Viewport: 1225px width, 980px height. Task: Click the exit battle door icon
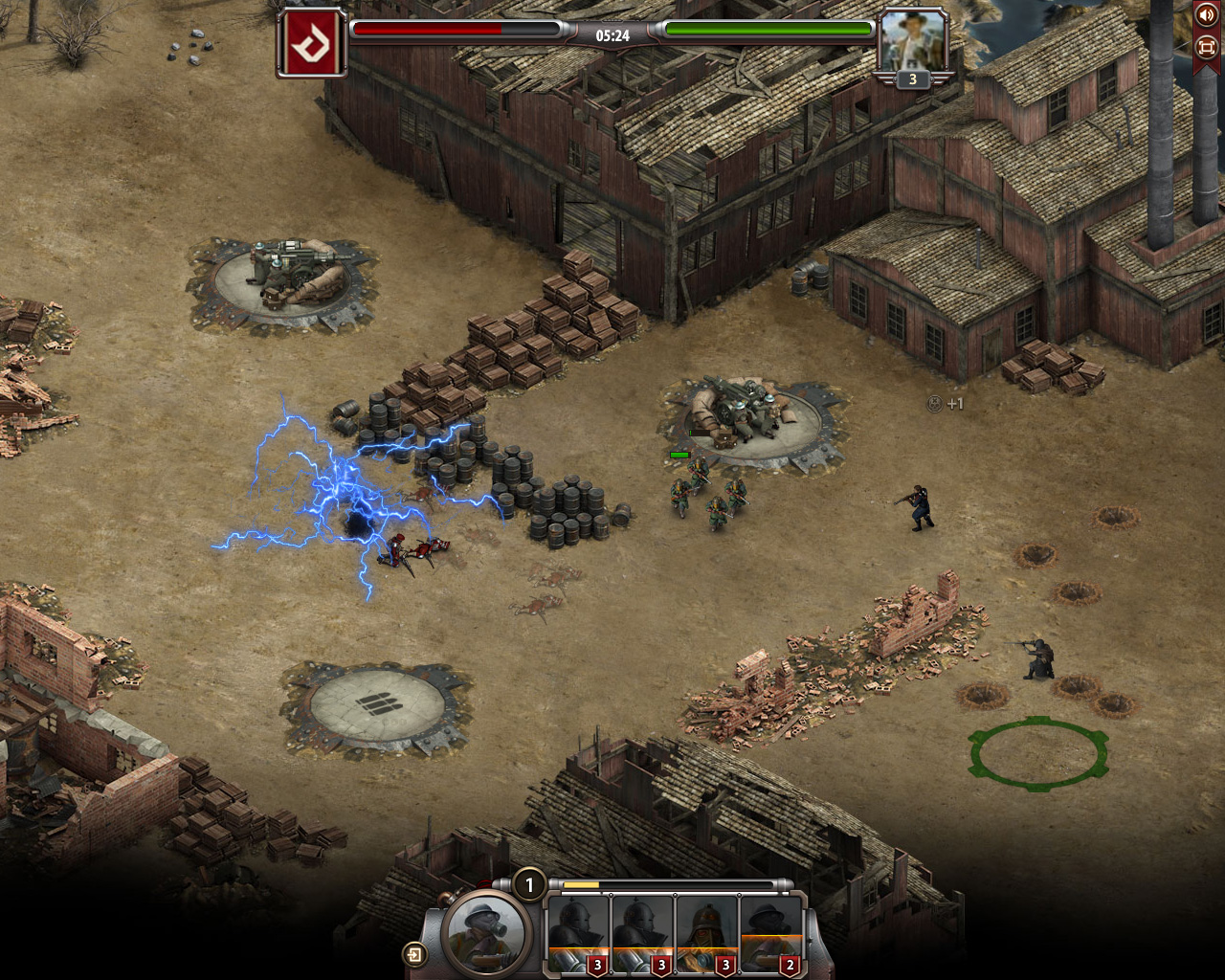[414, 954]
